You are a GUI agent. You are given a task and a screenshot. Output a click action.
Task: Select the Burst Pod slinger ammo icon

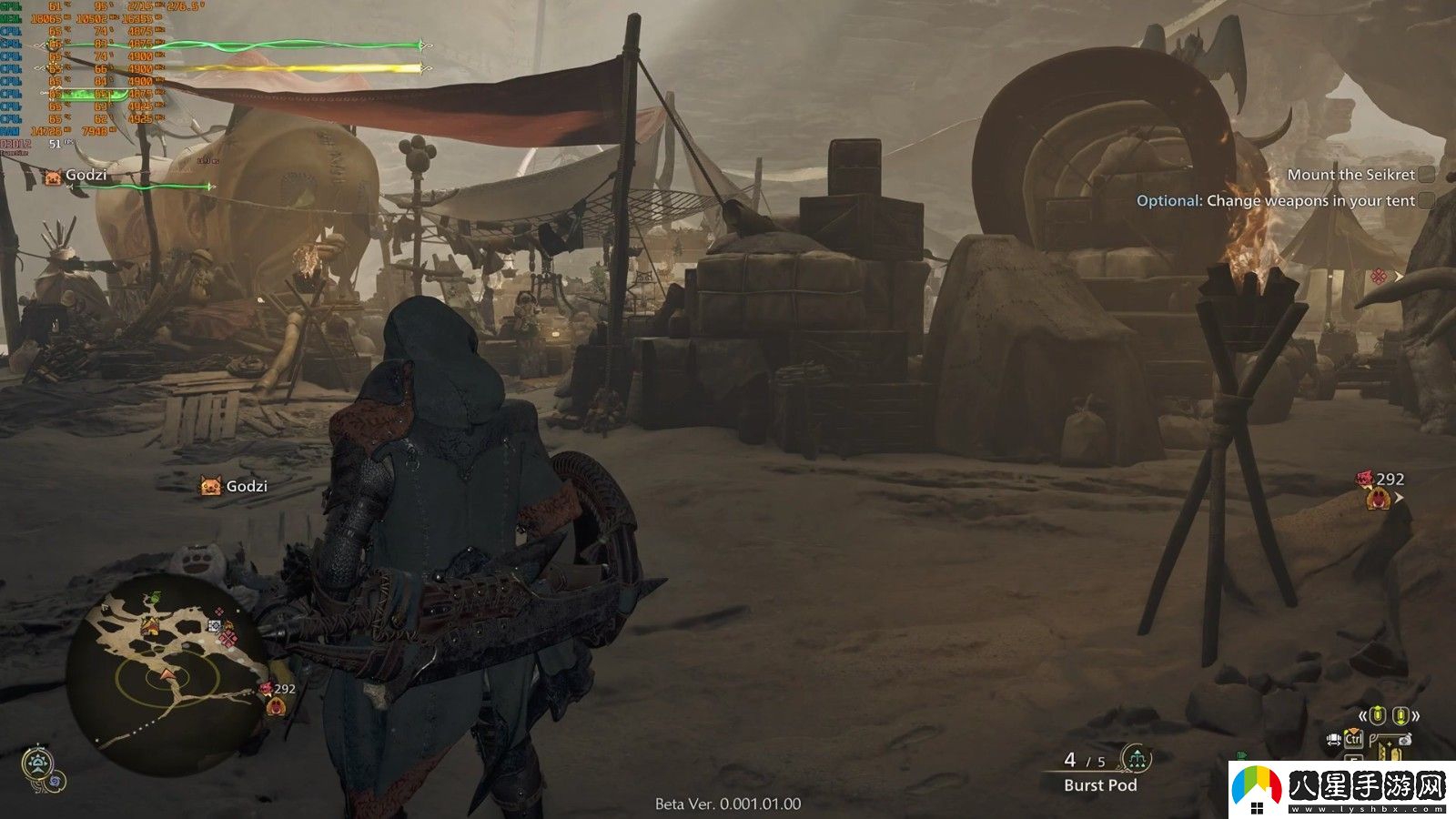pos(1136,758)
